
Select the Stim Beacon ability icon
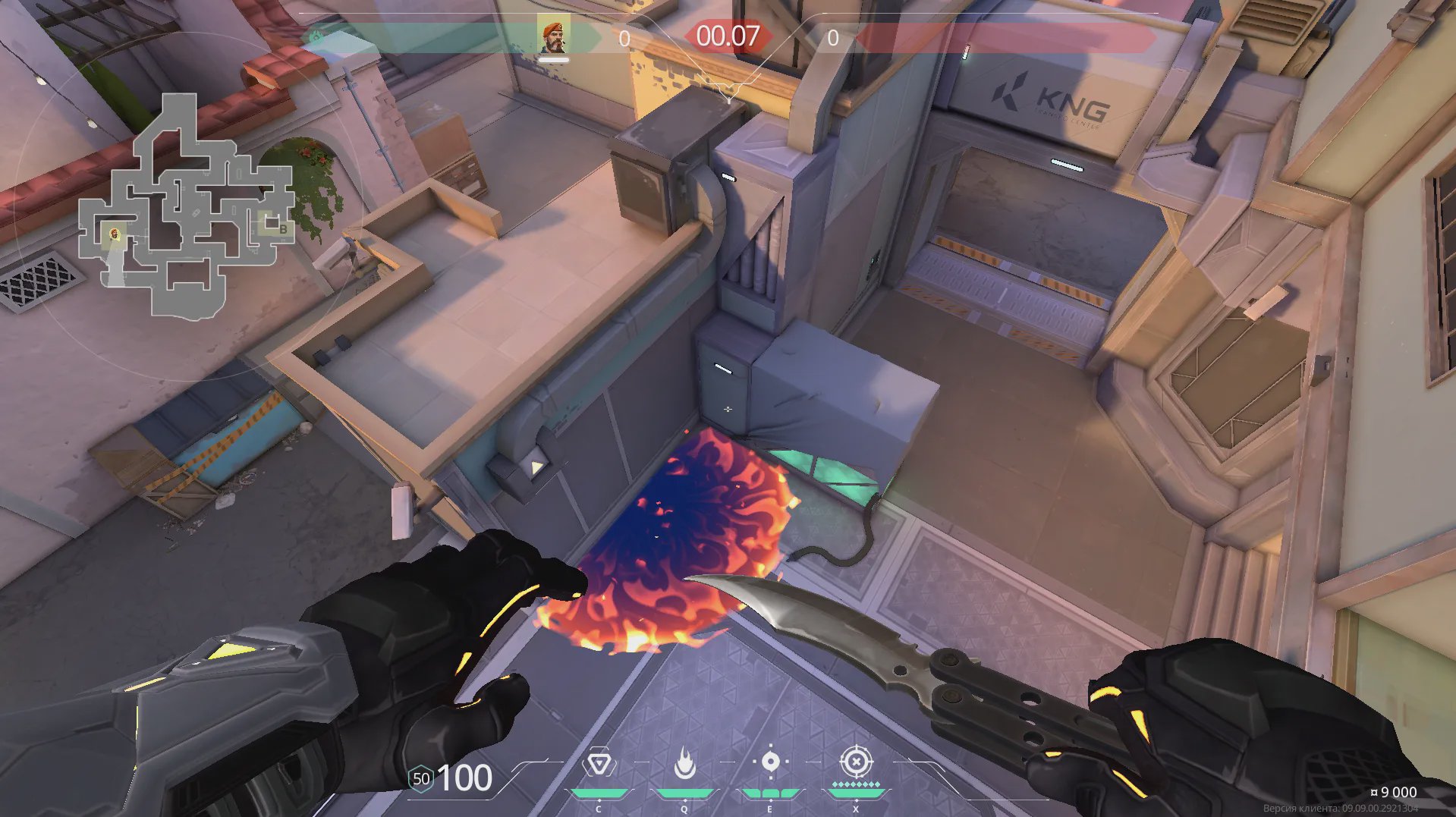click(x=599, y=763)
